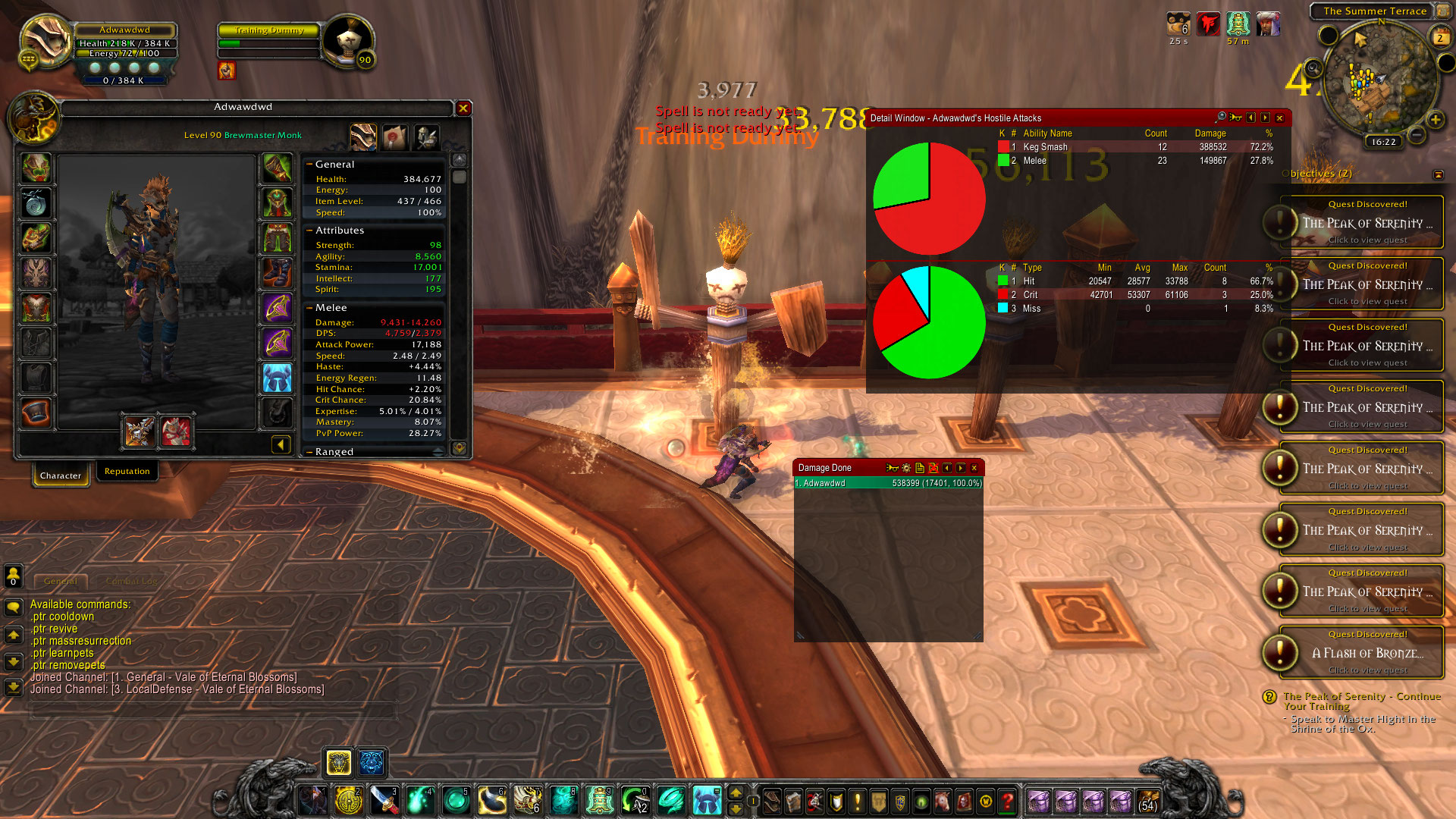Use the sword ability in slot 3
Image resolution: width=1456 pixels, height=819 pixels.
click(384, 801)
